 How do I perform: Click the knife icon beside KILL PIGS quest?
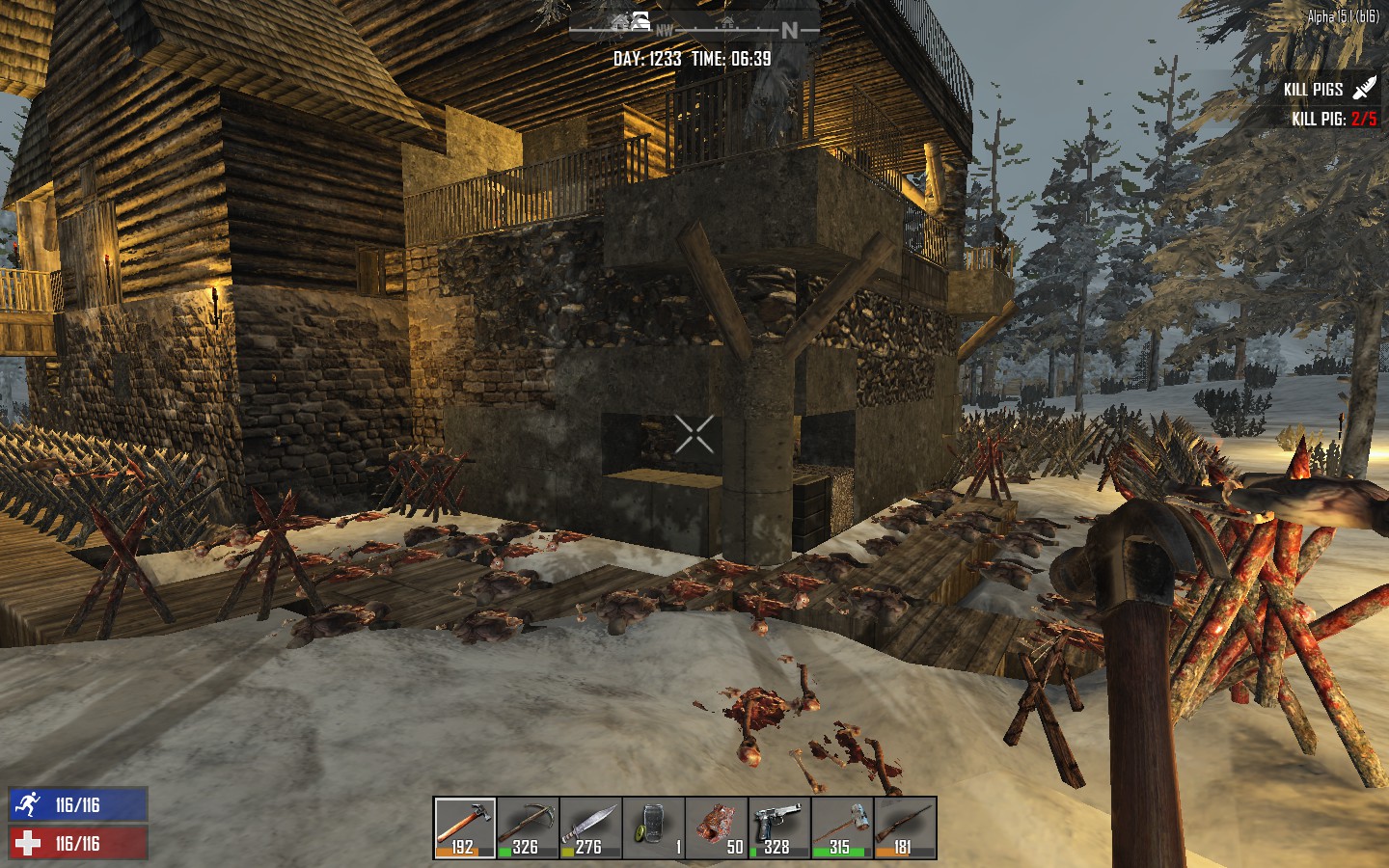pos(1364,88)
